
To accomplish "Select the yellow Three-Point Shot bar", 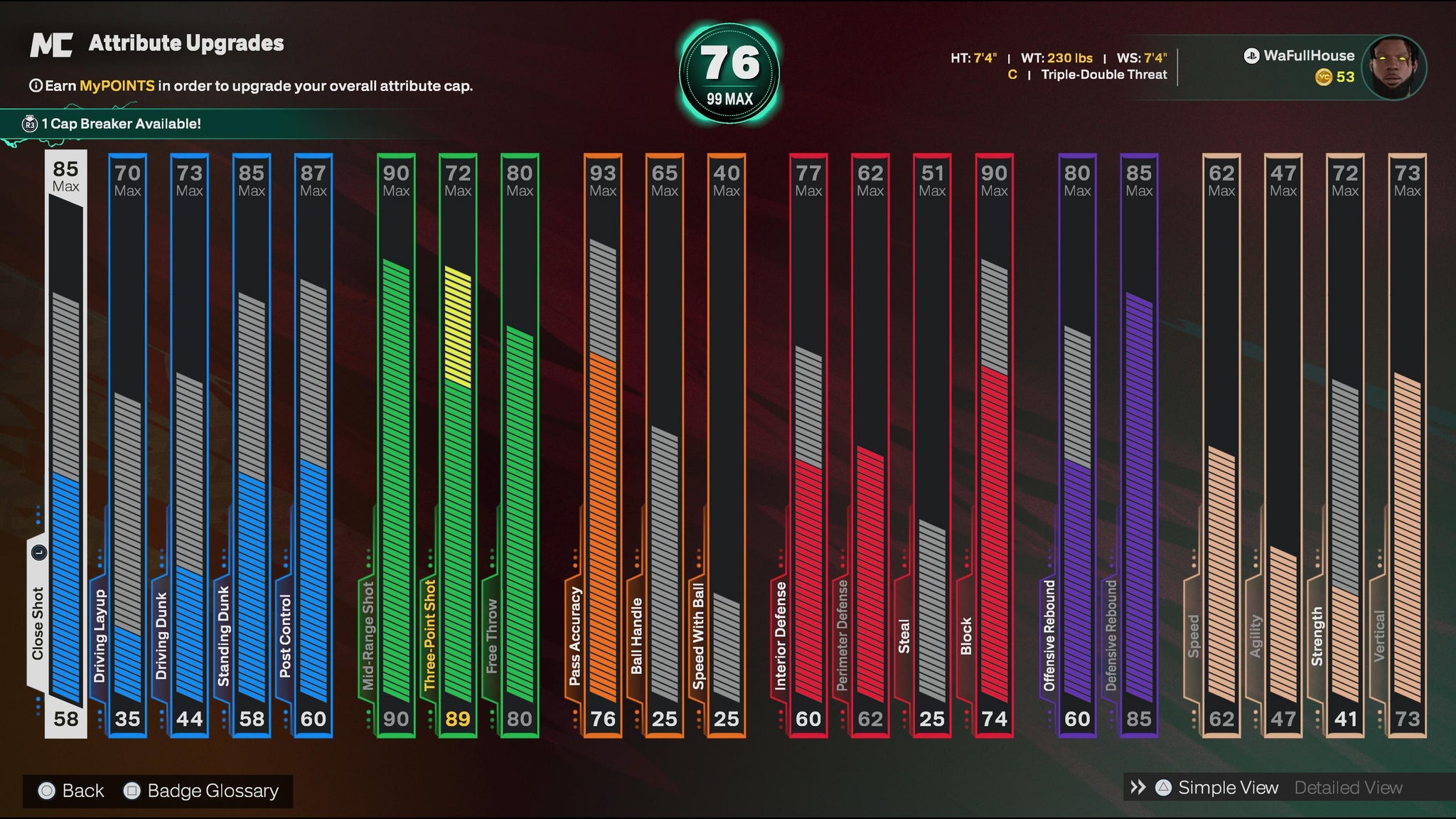I will click(458, 444).
